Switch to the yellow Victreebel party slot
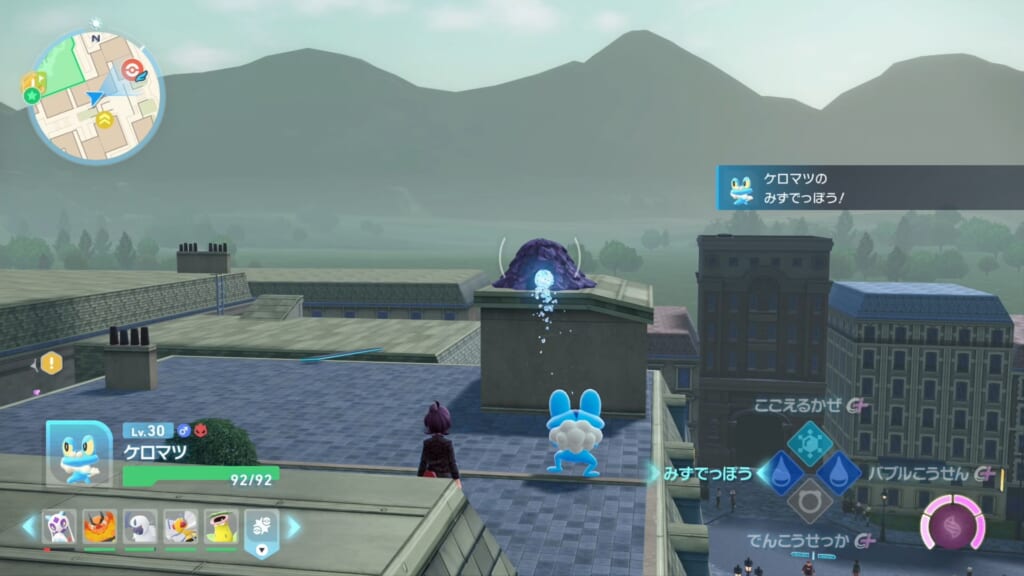 click(x=221, y=526)
